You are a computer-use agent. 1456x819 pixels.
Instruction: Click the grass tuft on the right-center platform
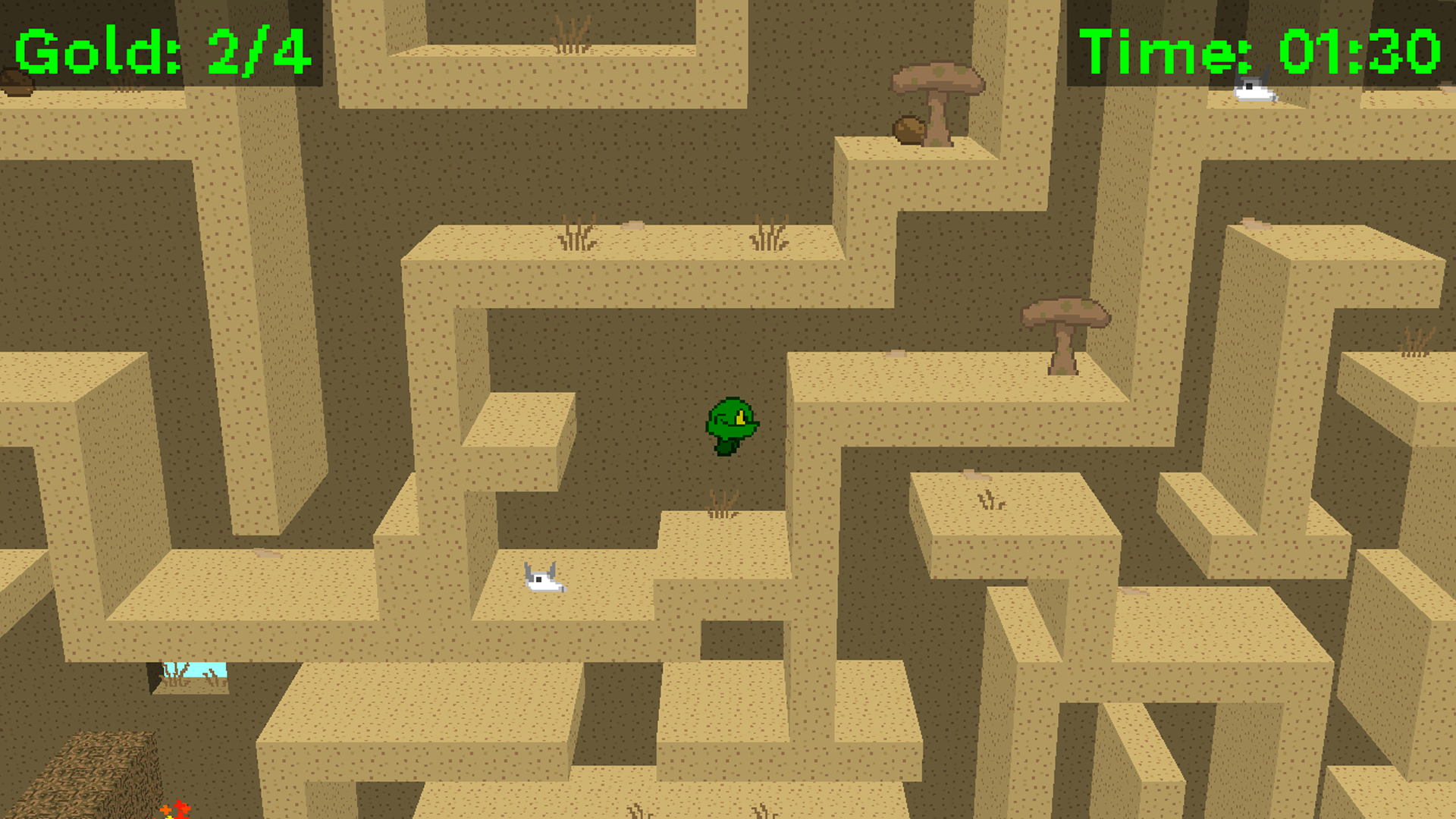(987, 500)
